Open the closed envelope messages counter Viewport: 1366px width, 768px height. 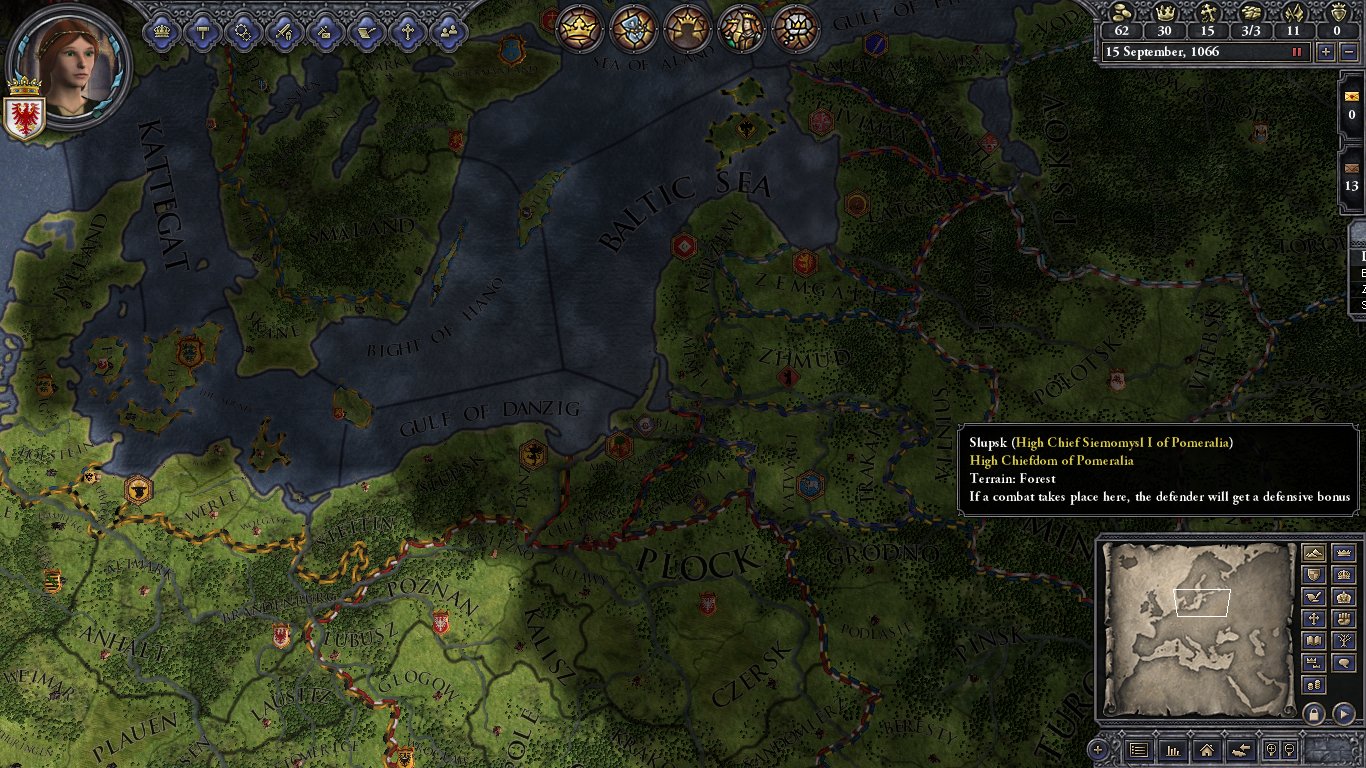(x=1352, y=168)
